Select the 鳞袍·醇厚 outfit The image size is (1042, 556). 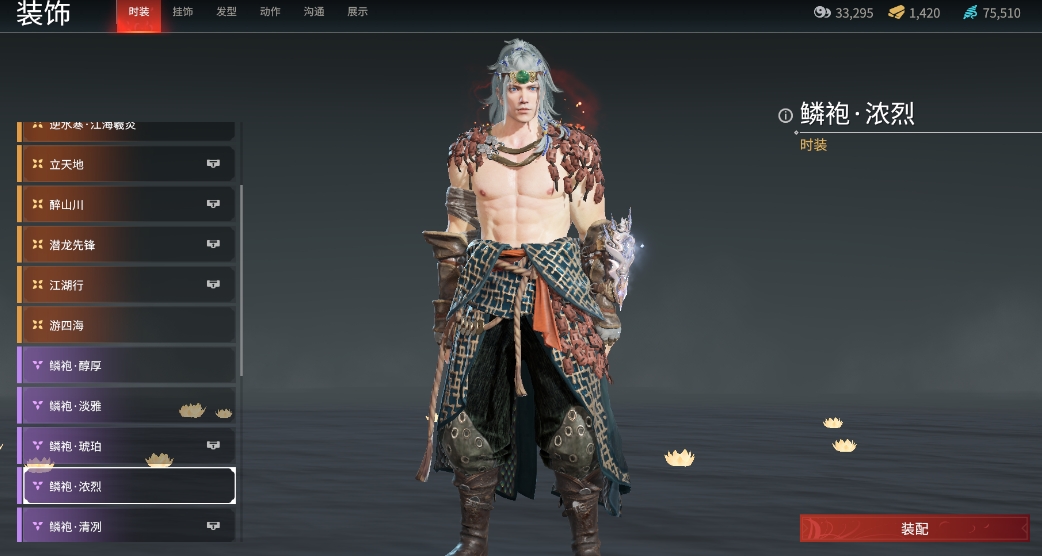(128, 366)
